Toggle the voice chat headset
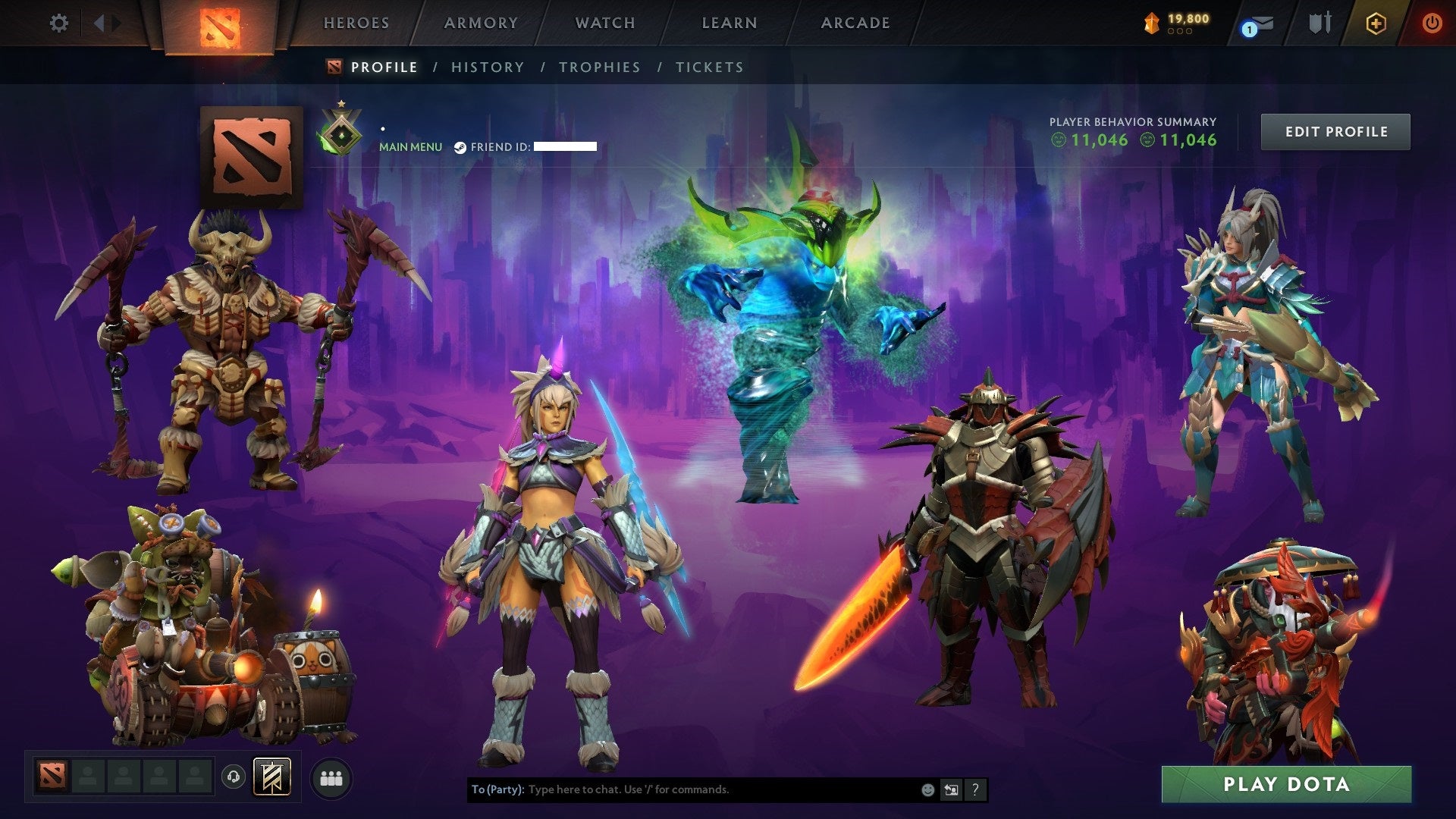The image size is (1456, 819). coord(233,778)
